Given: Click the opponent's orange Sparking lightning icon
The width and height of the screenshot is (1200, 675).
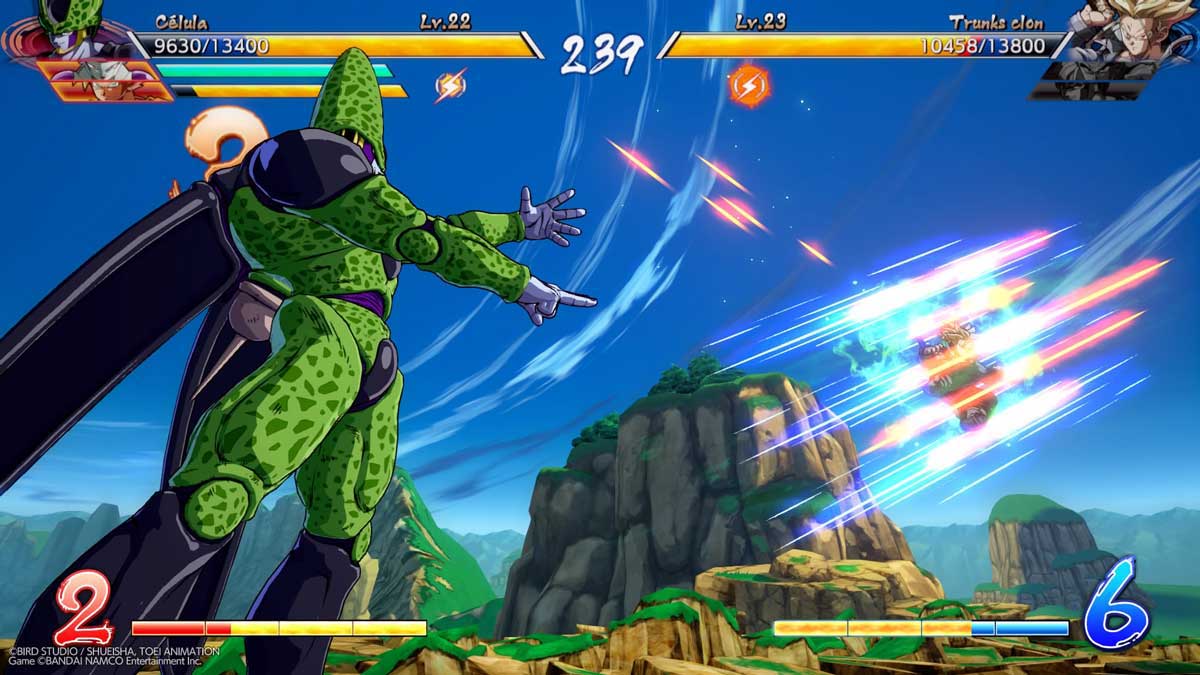Looking at the screenshot, I should click(748, 86).
